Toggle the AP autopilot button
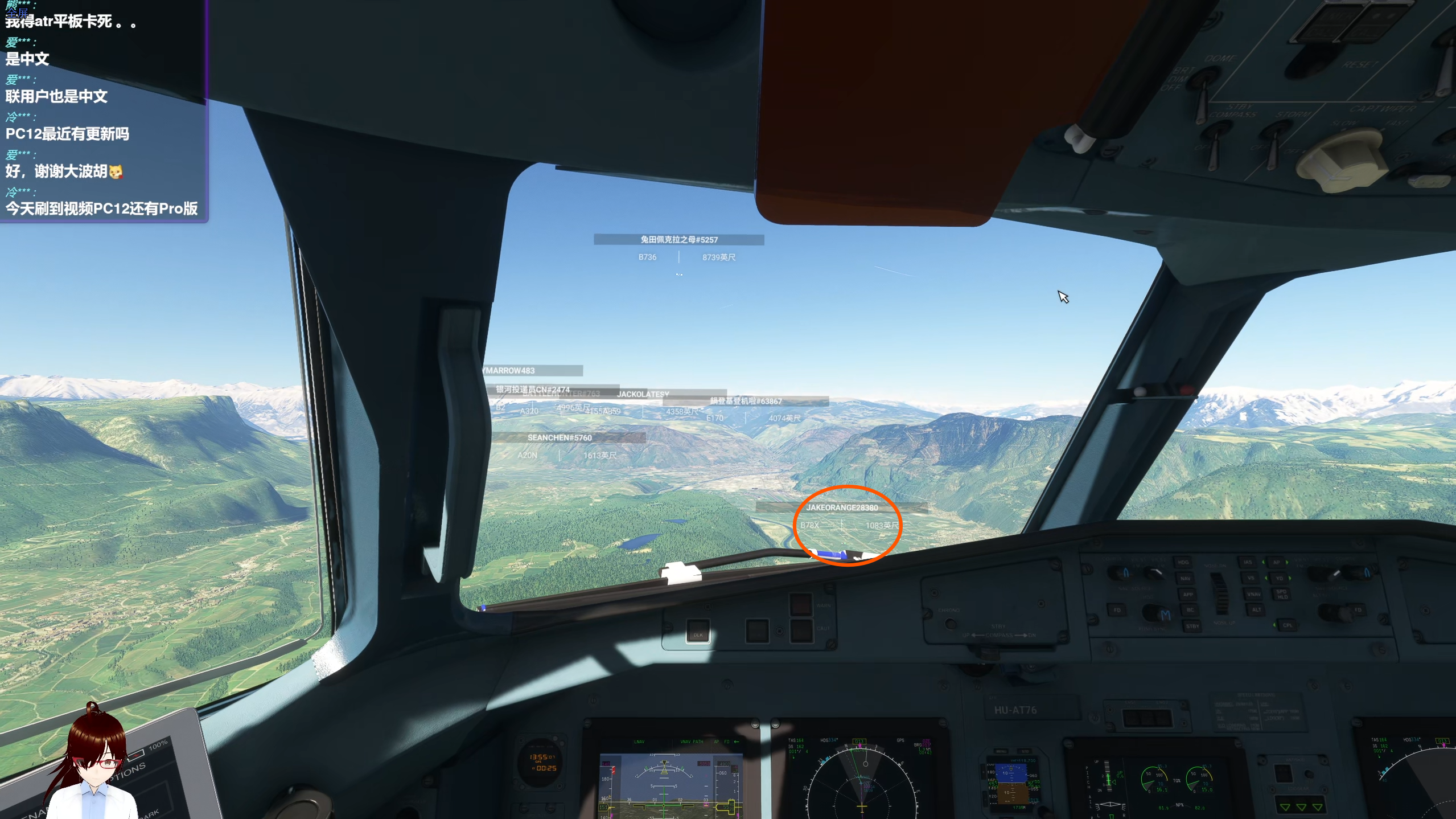1456x819 pixels. click(x=1276, y=563)
